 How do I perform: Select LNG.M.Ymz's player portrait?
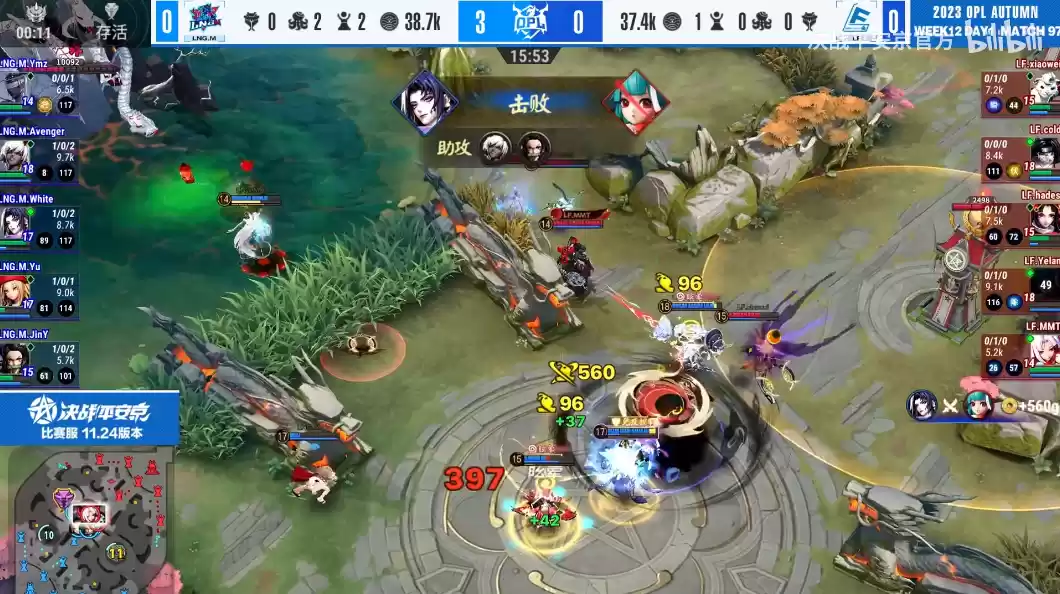pyautogui.click(x=14, y=86)
